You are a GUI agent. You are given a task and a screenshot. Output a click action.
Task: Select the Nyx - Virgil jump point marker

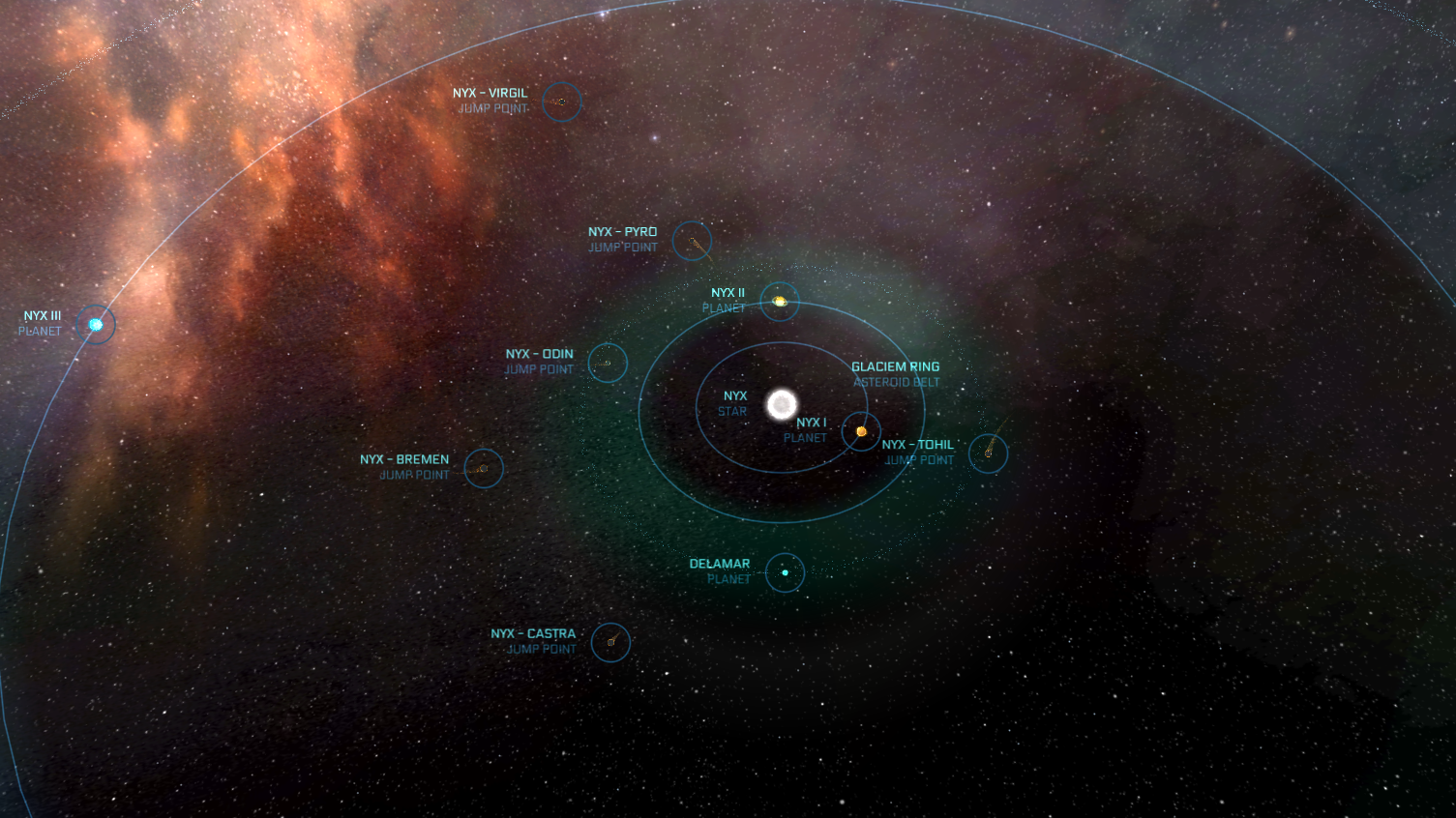pyautogui.click(x=561, y=102)
